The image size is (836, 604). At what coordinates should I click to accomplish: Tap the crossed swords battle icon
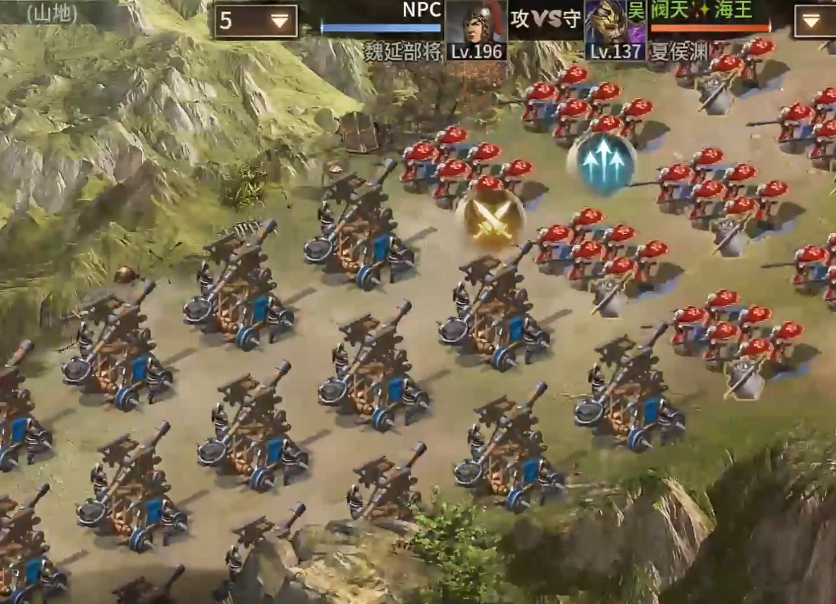(490, 220)
